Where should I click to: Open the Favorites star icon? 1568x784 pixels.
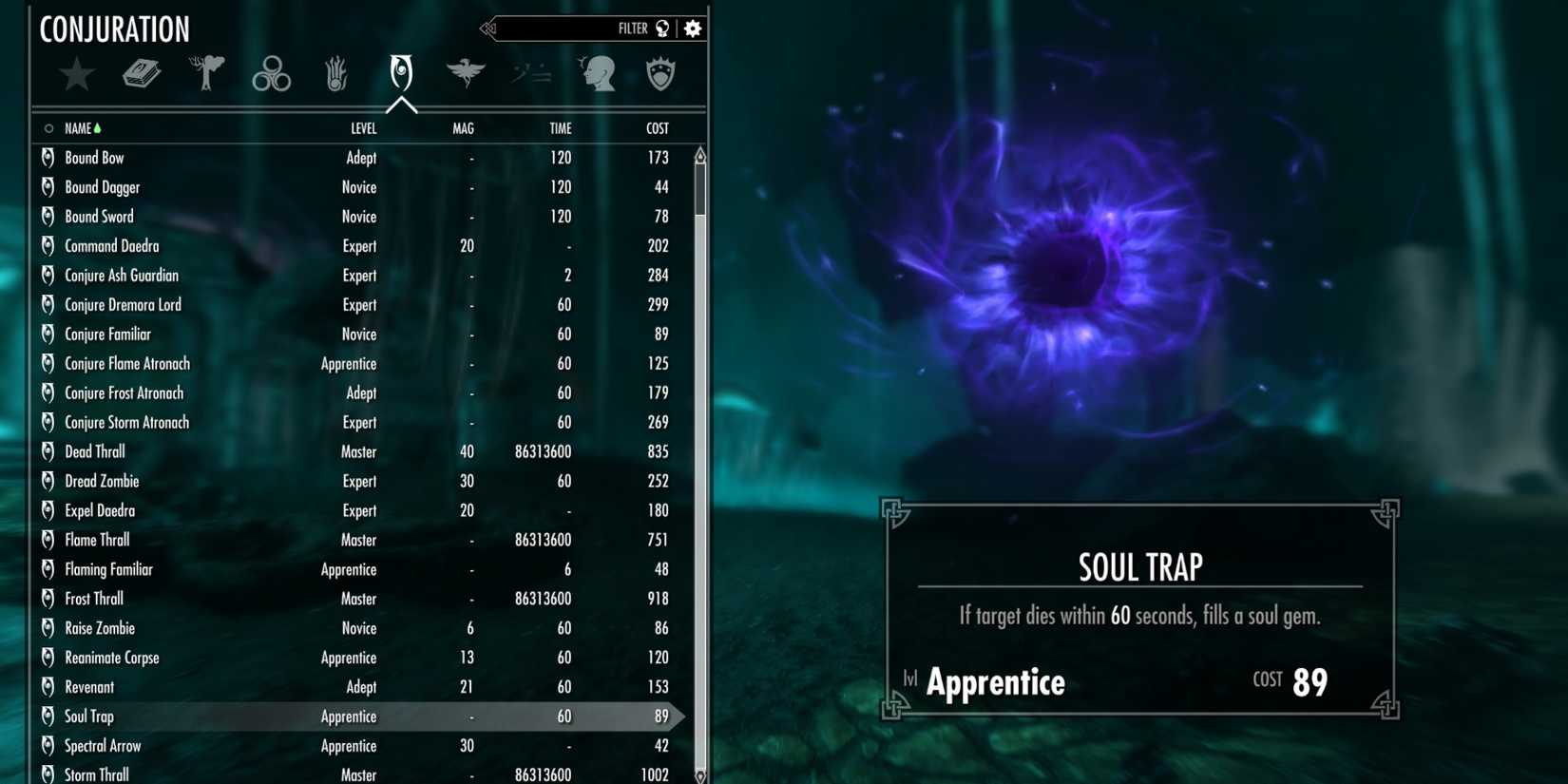77,74
